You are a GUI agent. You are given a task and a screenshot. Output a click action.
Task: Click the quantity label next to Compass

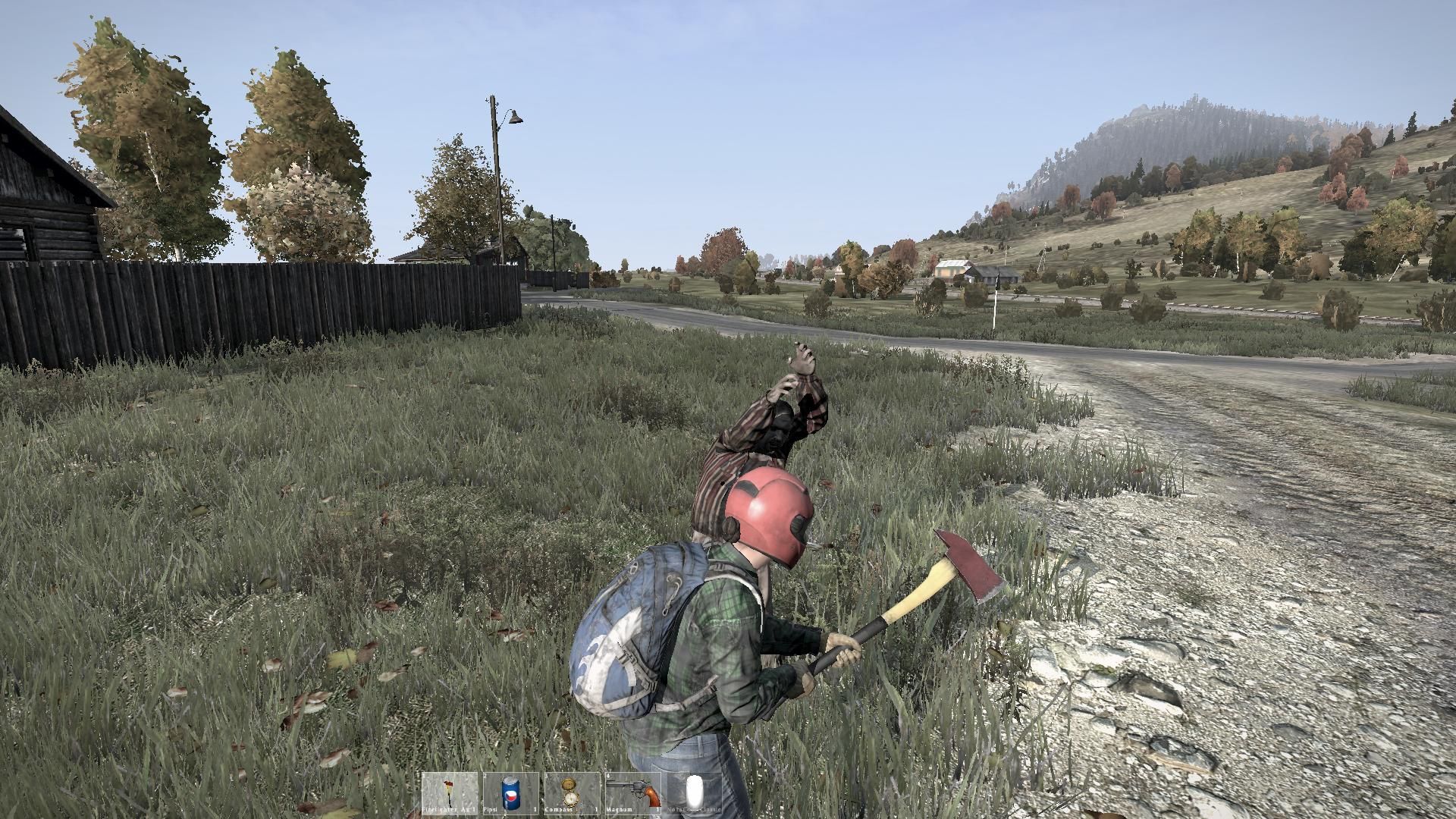[596, 809]
